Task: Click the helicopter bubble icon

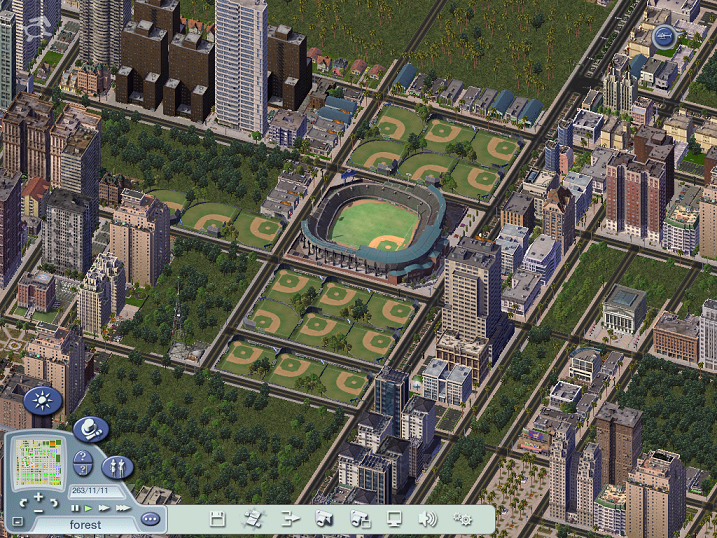Action: pyautogui.click(x=665, y=38)
